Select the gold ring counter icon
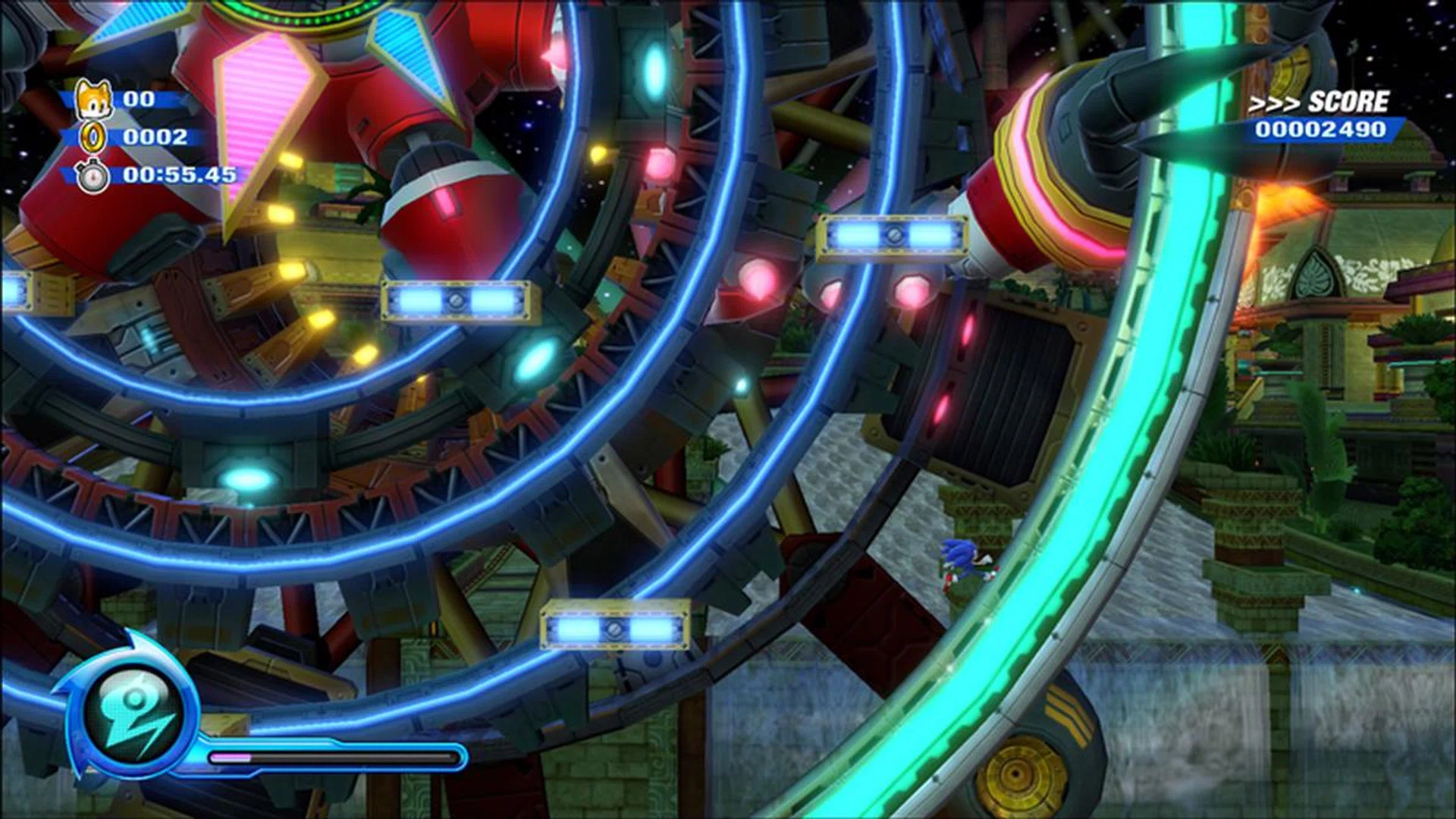1456x819 pixels. 93,138
